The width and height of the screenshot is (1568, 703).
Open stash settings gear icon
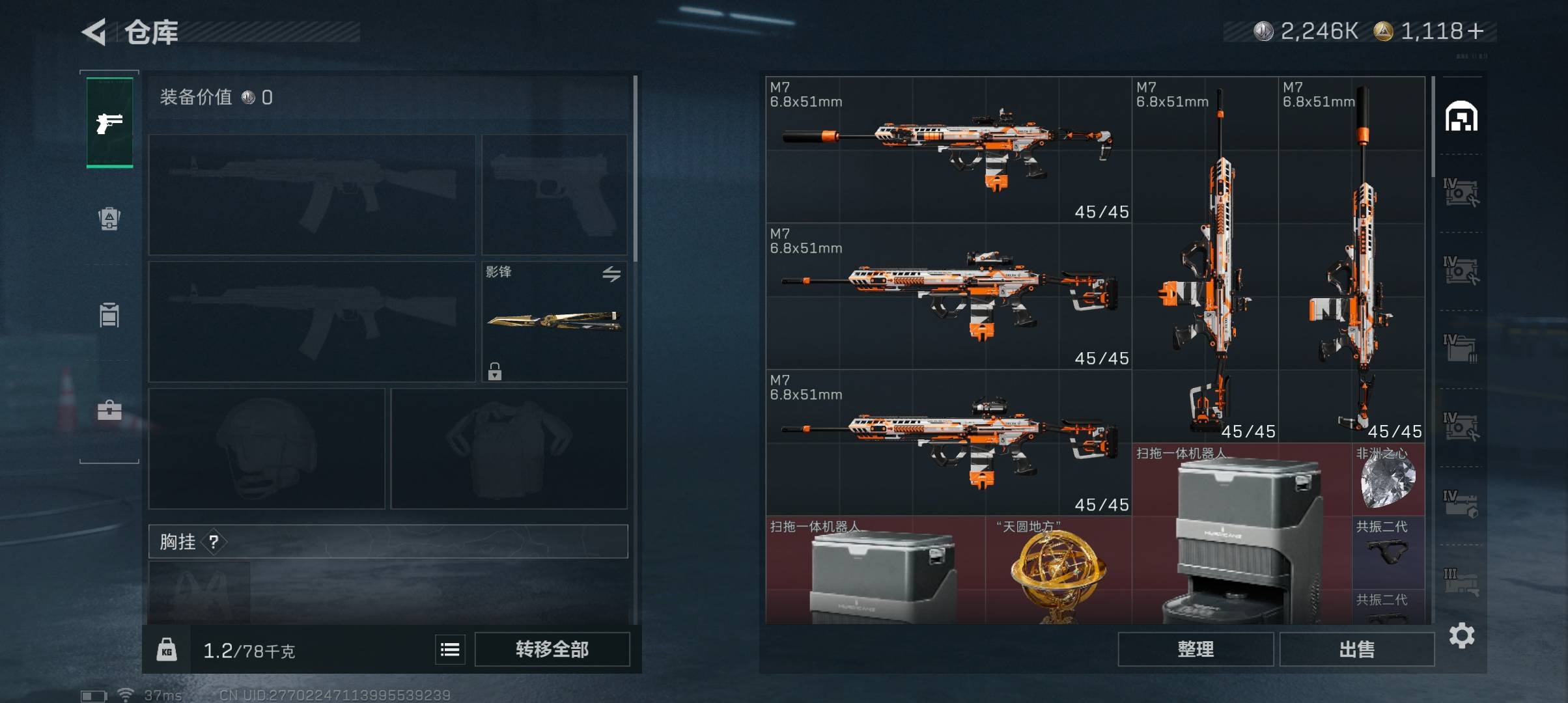[x=1462, y=635]
